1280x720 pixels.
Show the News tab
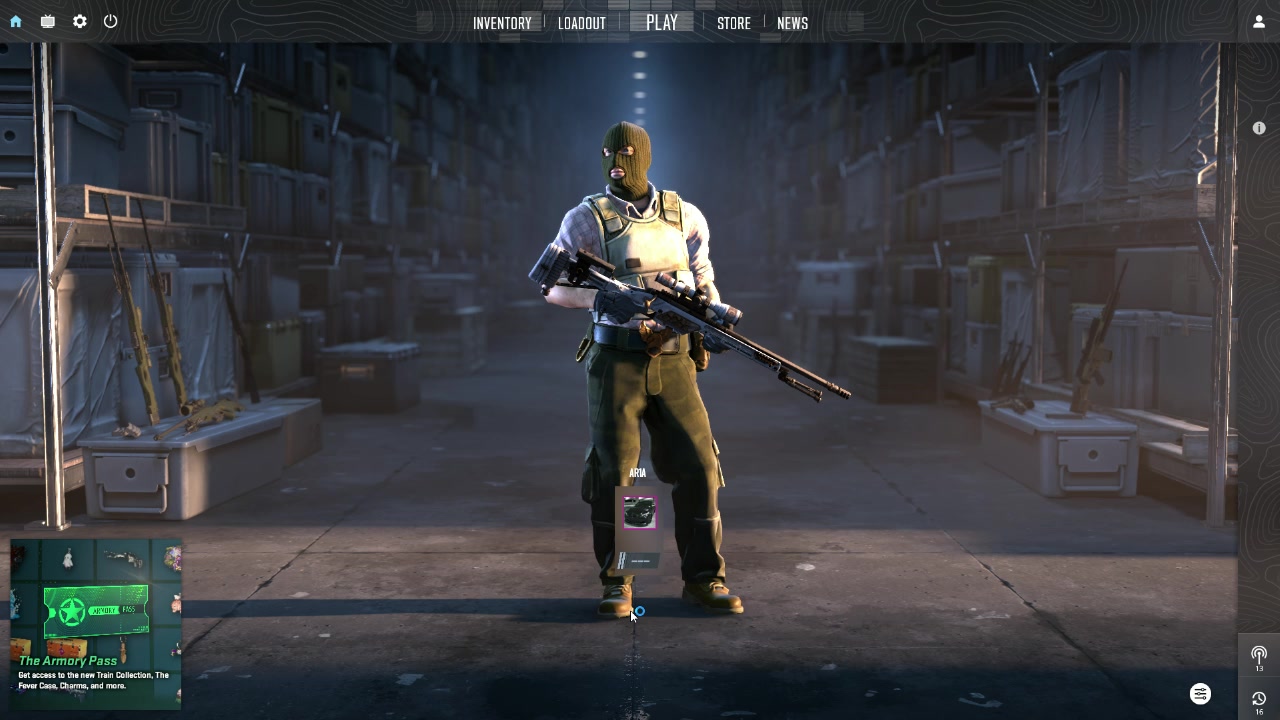coord(792,23)
